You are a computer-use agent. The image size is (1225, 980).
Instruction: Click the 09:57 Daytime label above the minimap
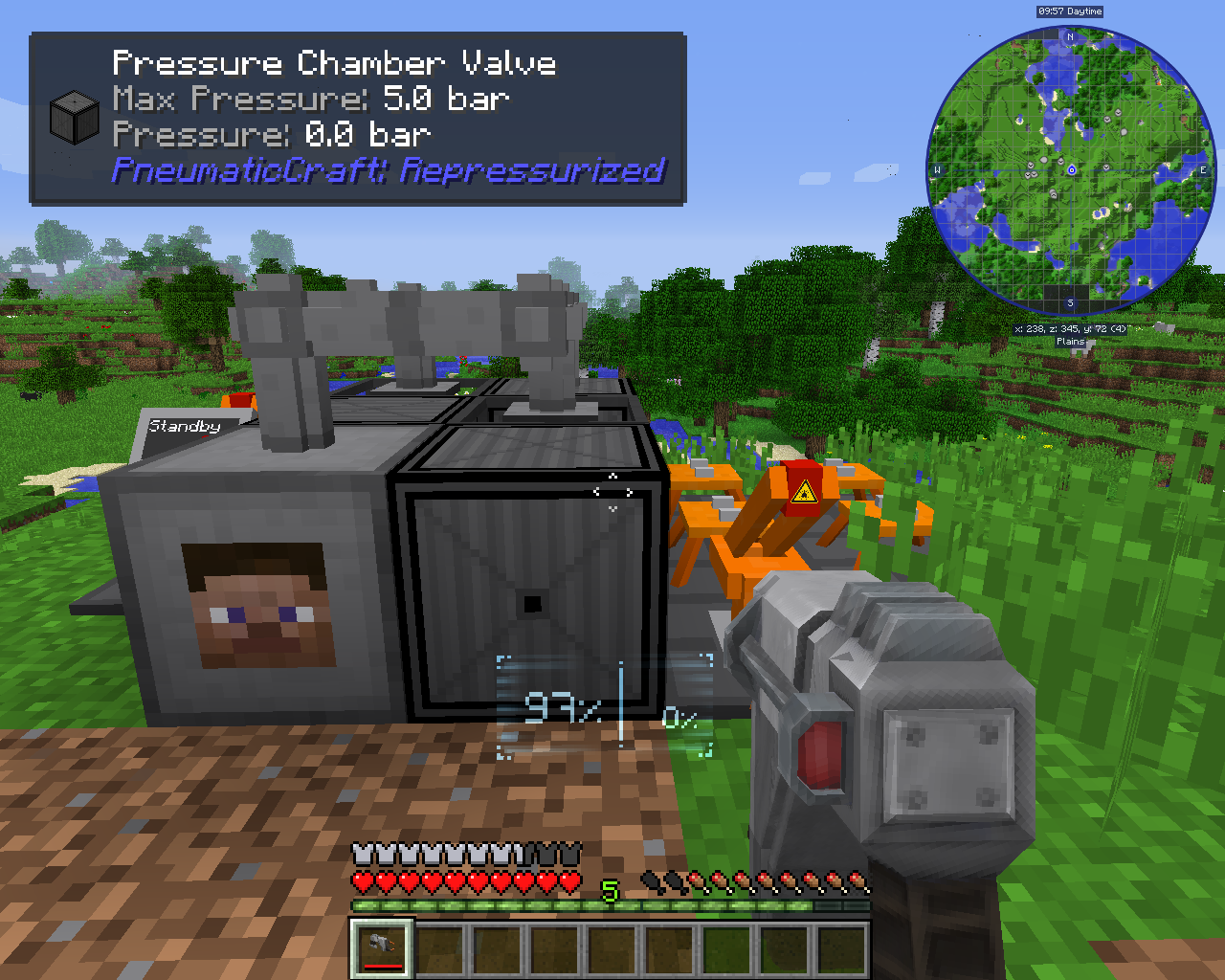coord(1068,11)
